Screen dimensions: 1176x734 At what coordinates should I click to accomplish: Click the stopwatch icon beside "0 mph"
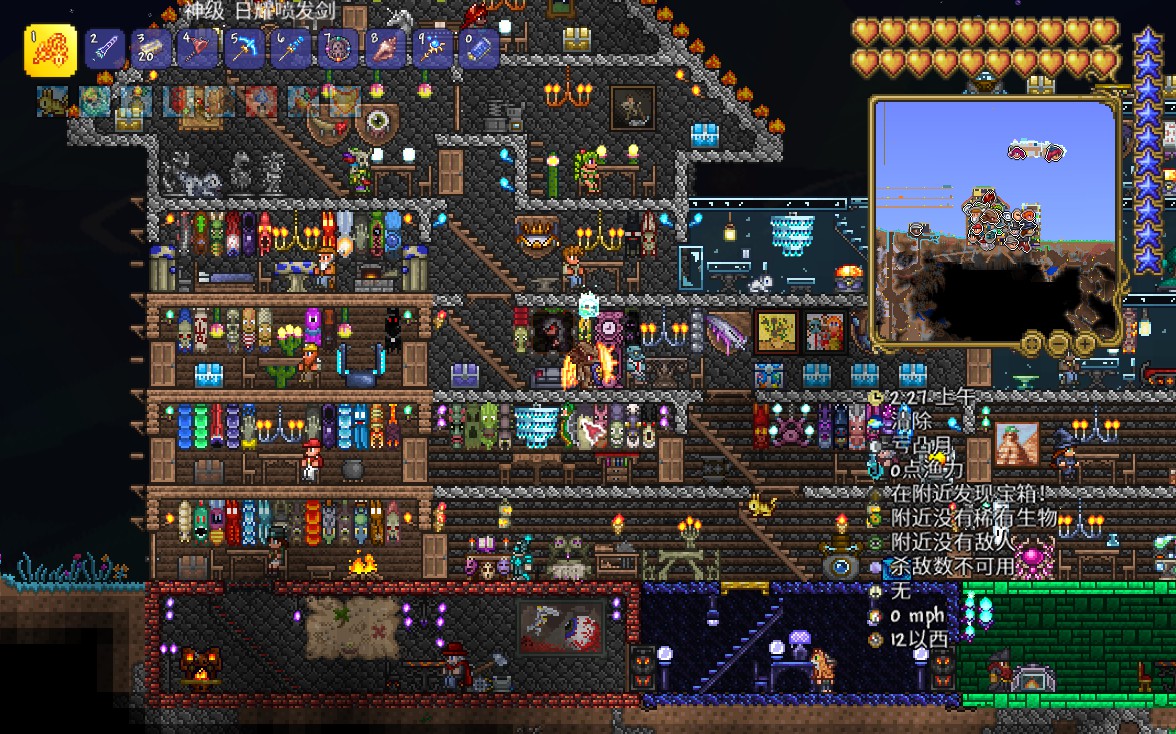point(876,615)
